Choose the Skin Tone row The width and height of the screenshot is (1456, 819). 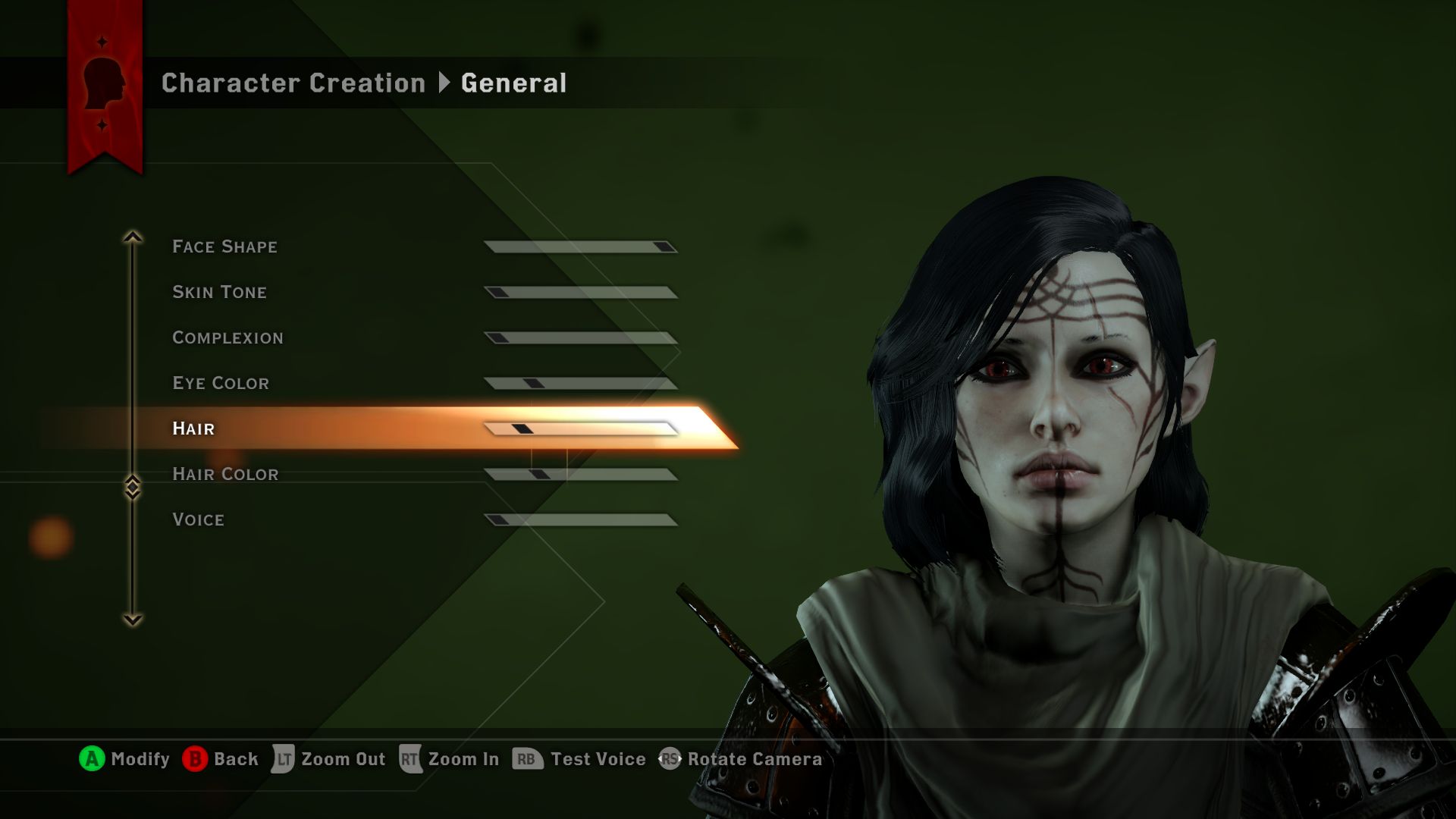[x=219, y=292]
